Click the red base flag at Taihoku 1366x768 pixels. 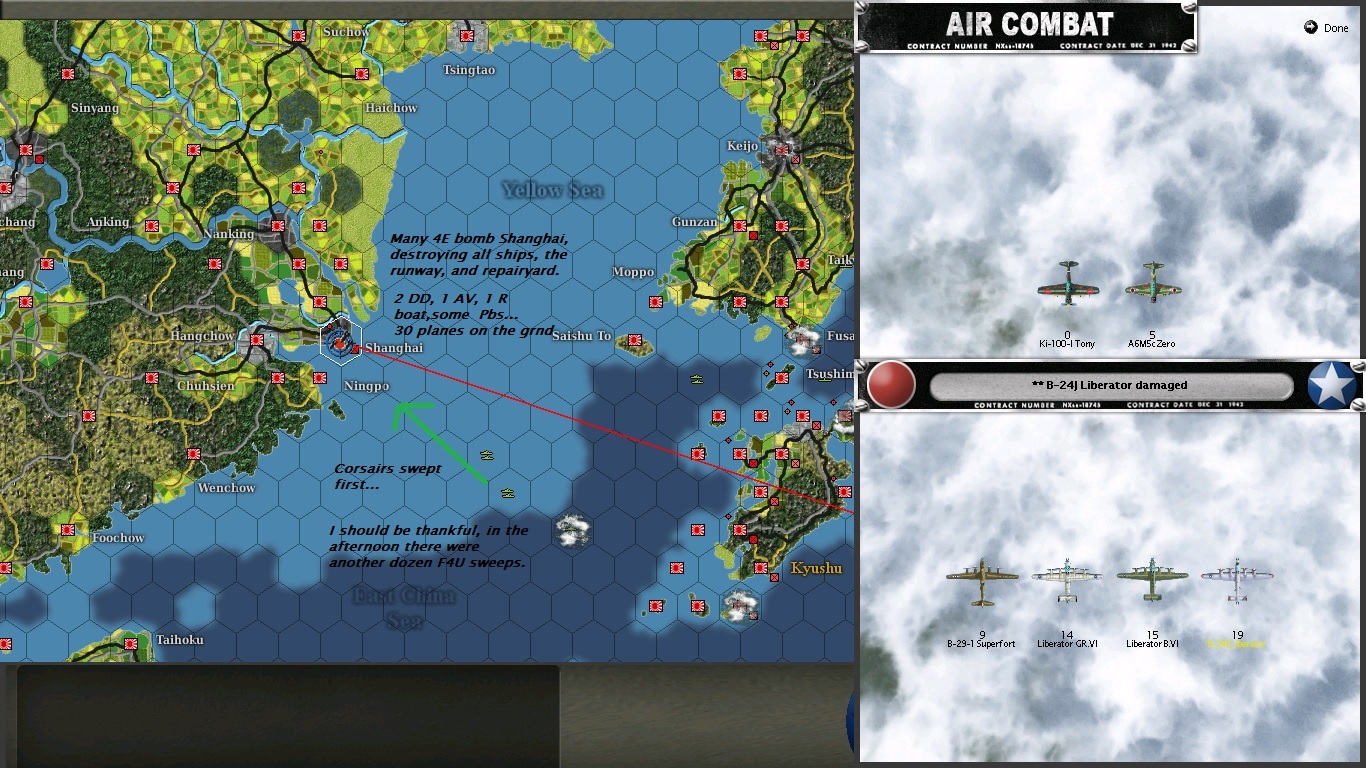(130, 643)
